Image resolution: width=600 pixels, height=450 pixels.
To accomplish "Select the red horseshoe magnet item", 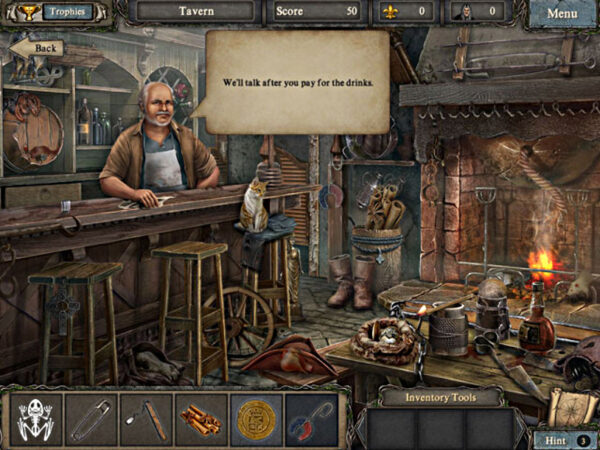I will coord(310,419).
